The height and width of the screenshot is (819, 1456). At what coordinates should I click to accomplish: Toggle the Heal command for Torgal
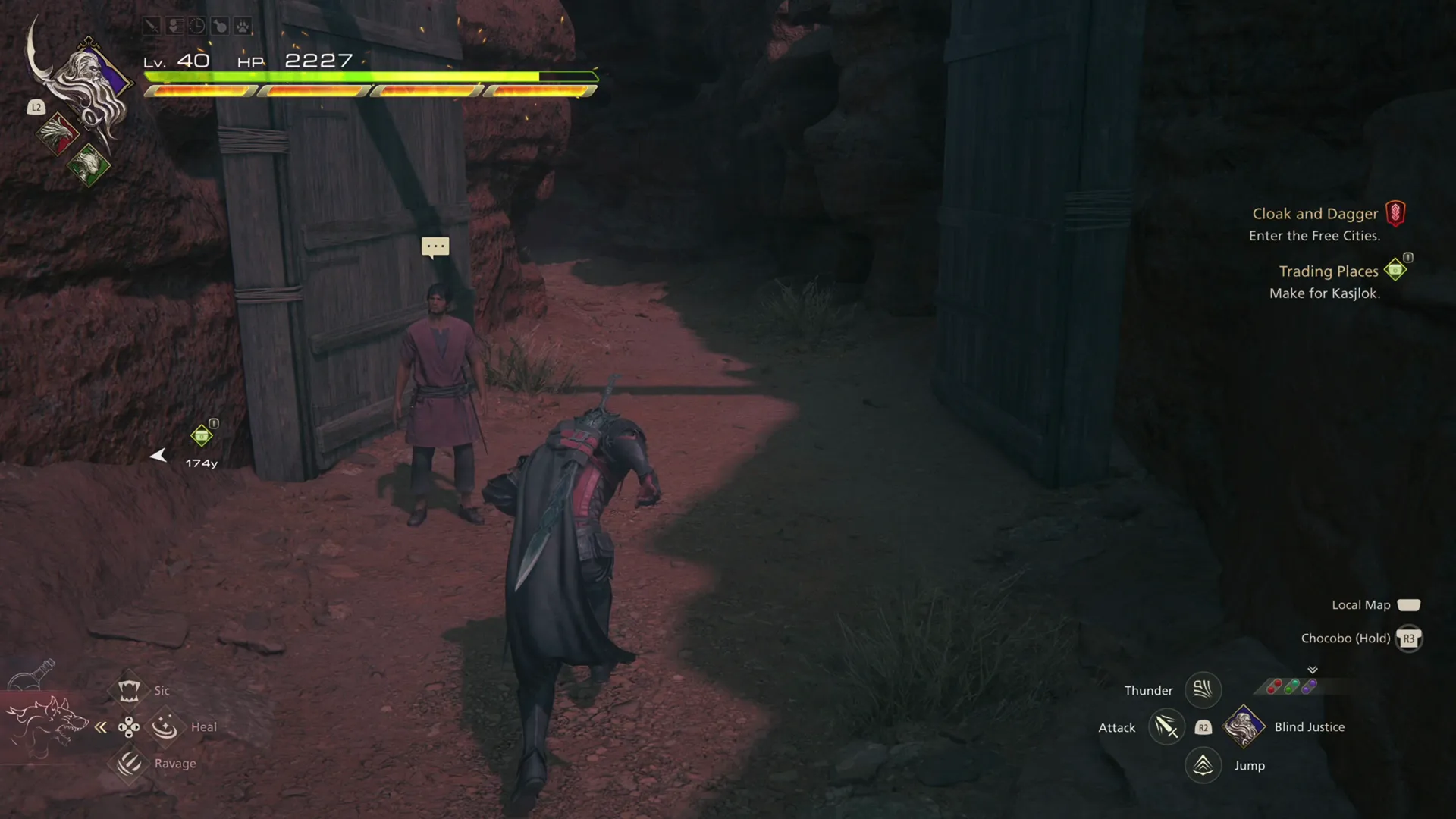(x=165, y=726)
